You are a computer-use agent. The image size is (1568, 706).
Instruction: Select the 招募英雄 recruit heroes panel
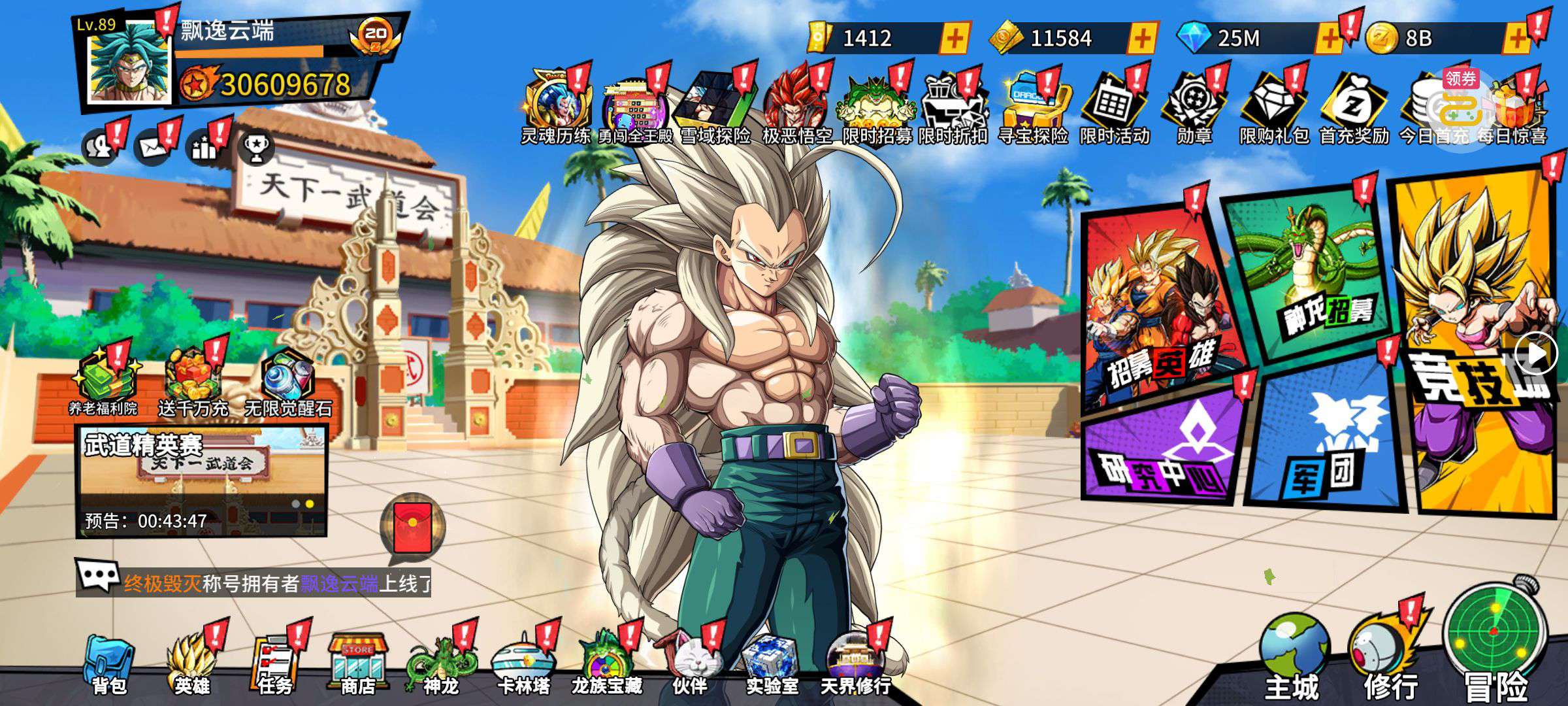pos(1160,307)
